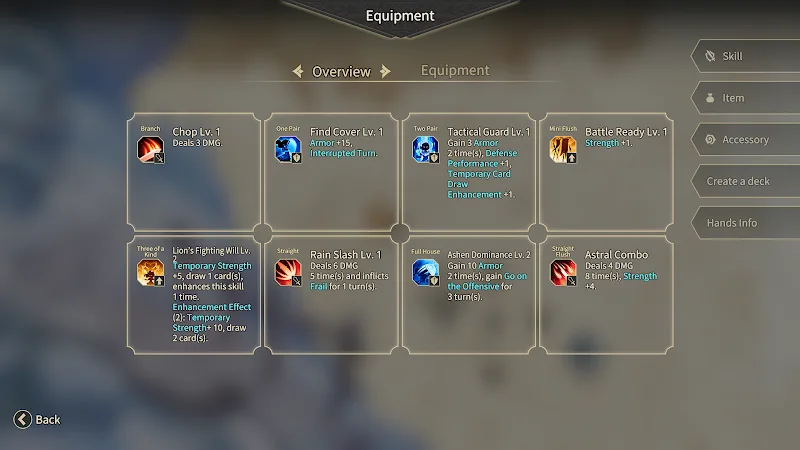Switch to the Overview tab
This screenshot has width=800, height=450.
(x=341, y=72)
